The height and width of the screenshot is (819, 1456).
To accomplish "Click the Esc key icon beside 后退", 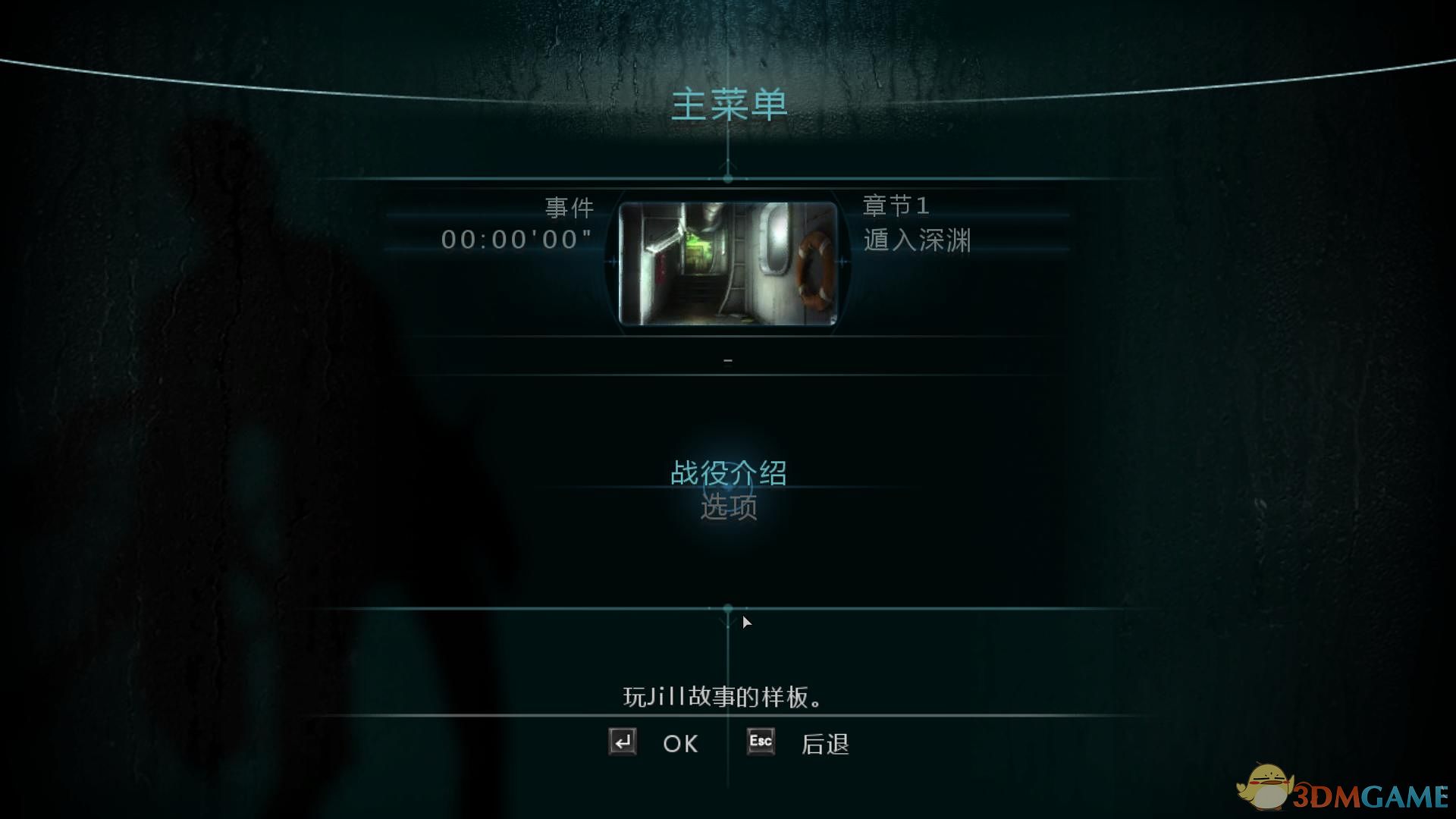I will point(759,742).
